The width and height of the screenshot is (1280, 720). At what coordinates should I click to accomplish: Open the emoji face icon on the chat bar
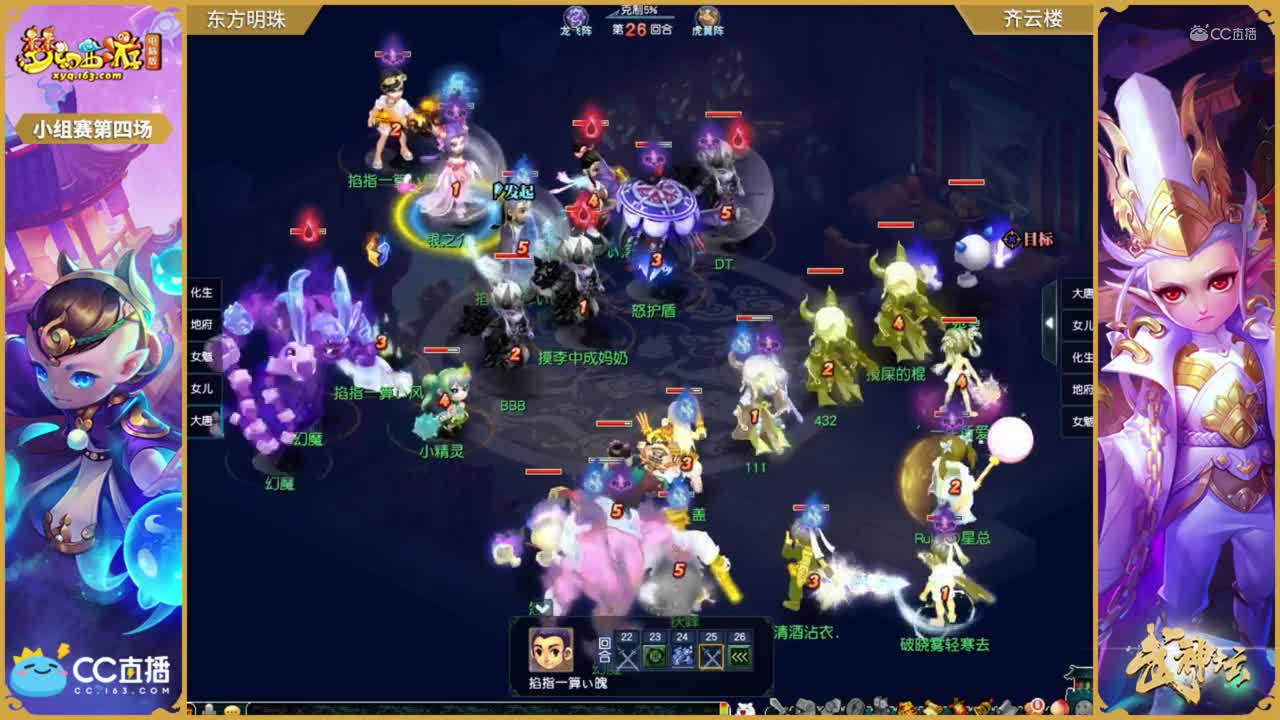[232, 710]
